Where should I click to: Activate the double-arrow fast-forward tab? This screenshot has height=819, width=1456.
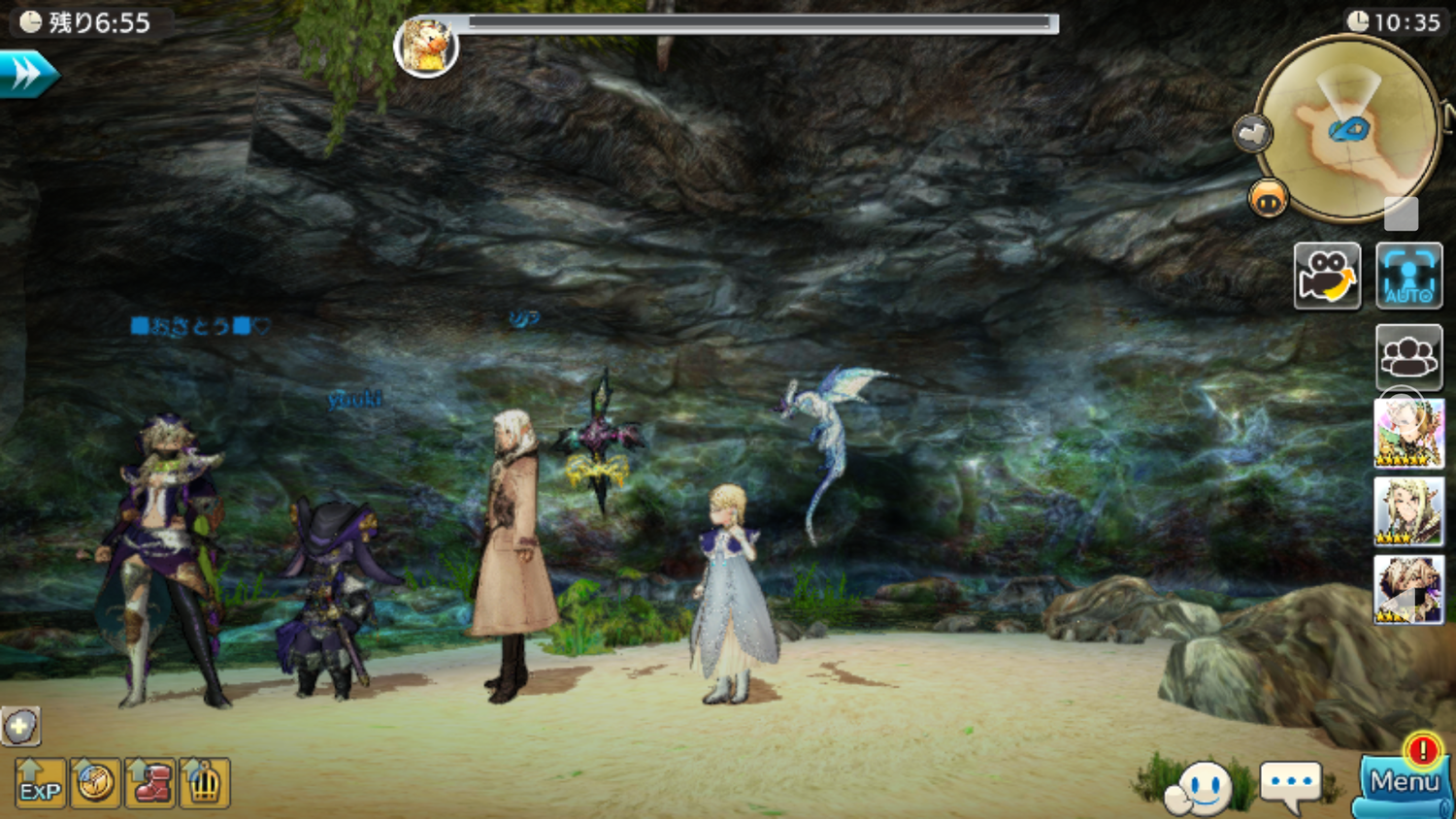[x=27, y=74]
